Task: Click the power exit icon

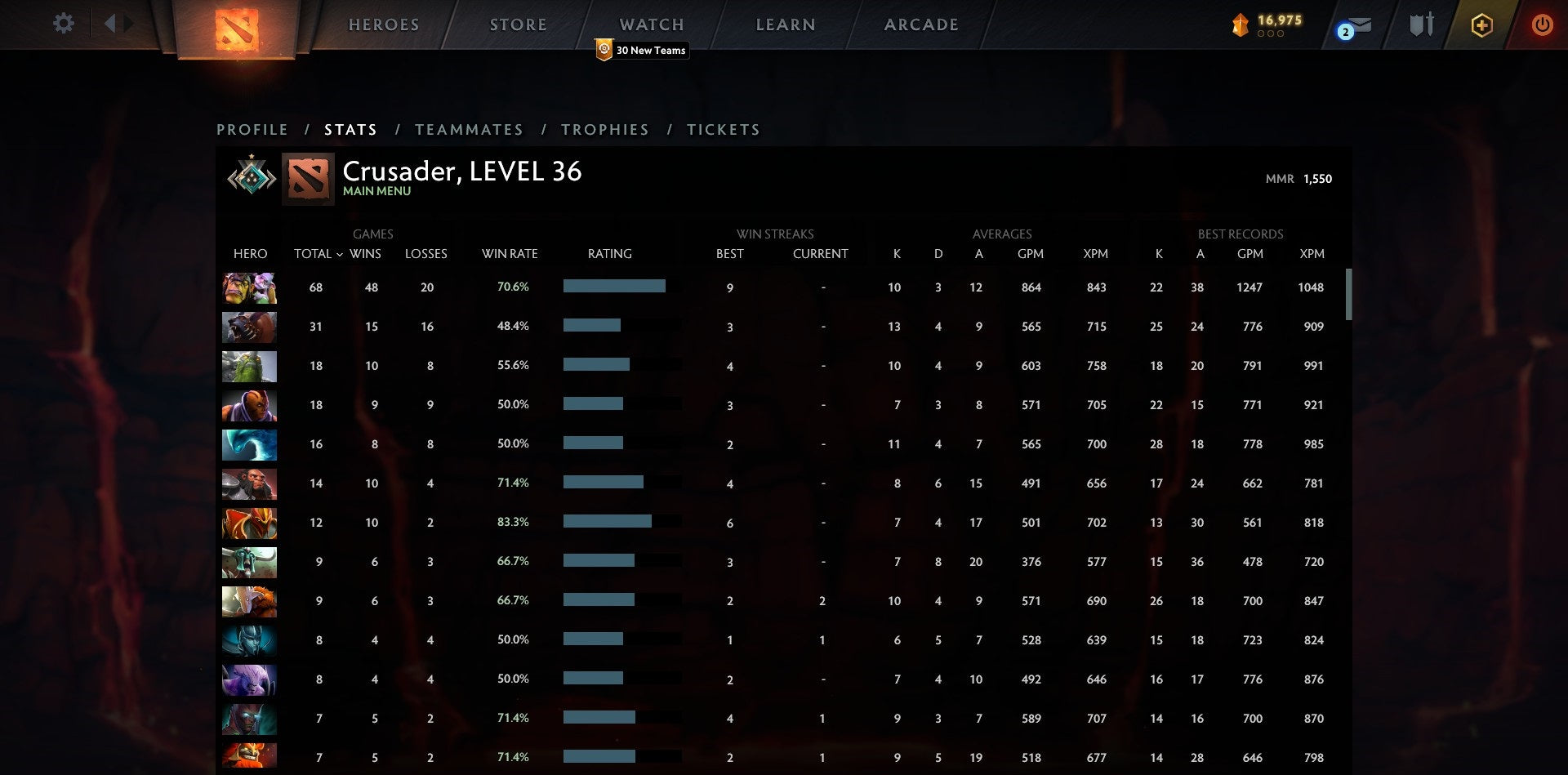Action: point(1542,24)
